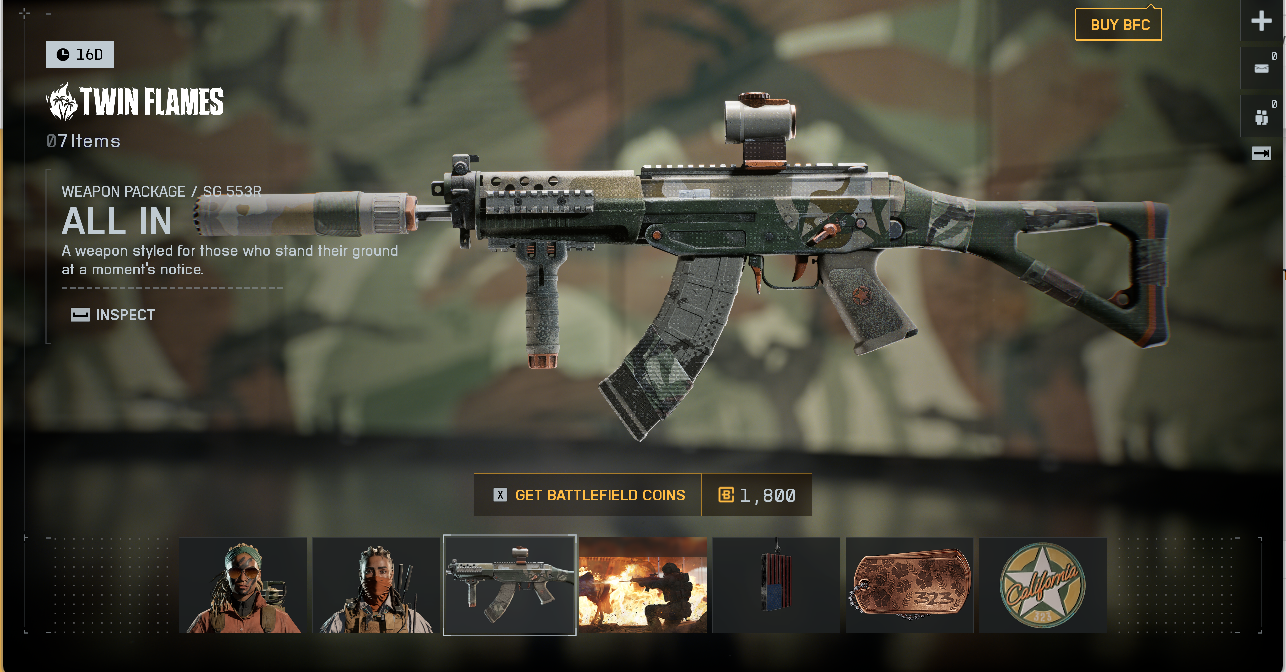The height and width of the screenshot is (672, 1286).
Task: Inspect the All In weapon package
Action: point(114,315)
